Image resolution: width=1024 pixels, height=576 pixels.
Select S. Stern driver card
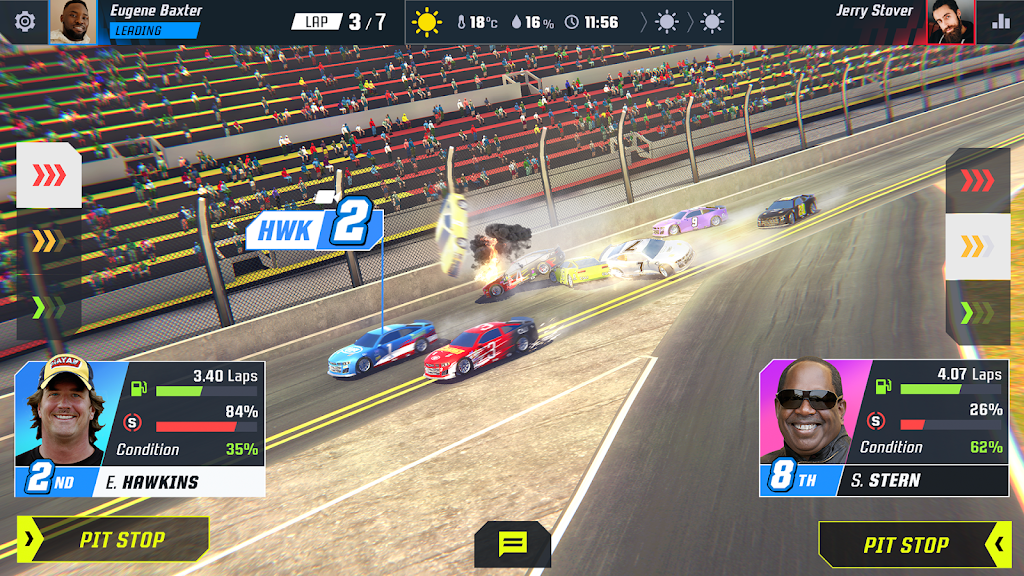(884, 427)
